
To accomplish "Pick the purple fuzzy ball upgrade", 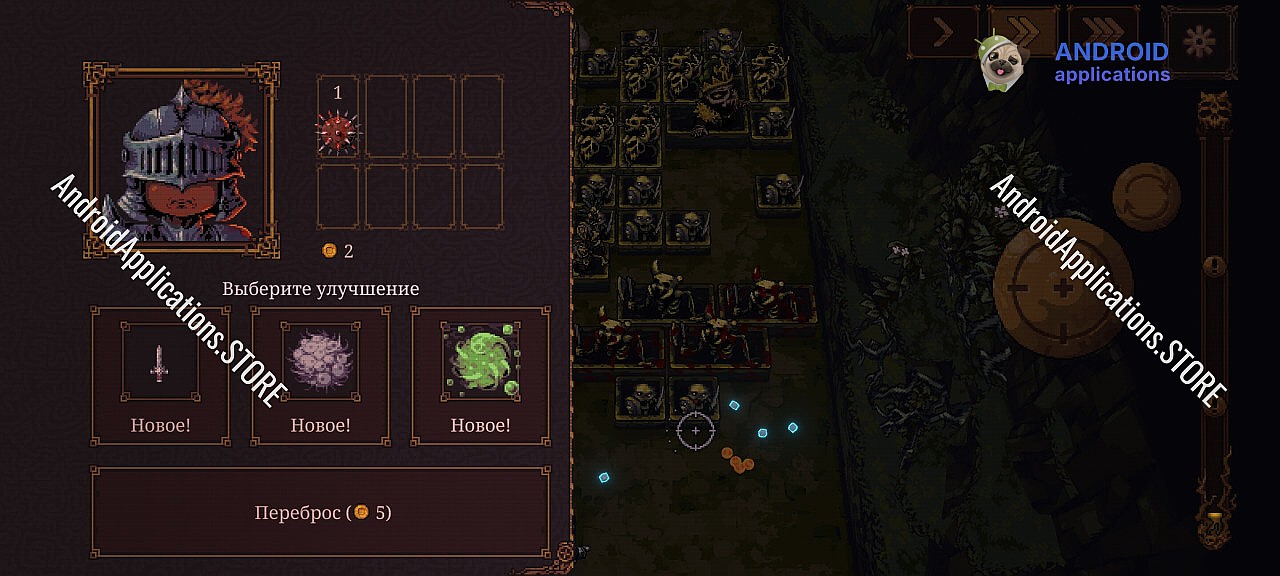I will click(320, 375).
